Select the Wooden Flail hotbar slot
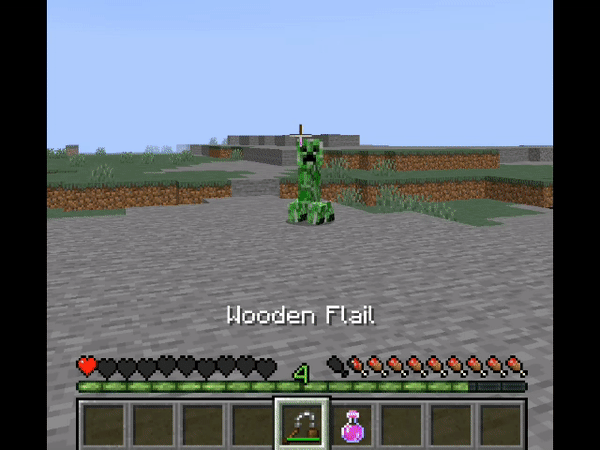Viewport: 600px width, 450px height. point(300,424)
